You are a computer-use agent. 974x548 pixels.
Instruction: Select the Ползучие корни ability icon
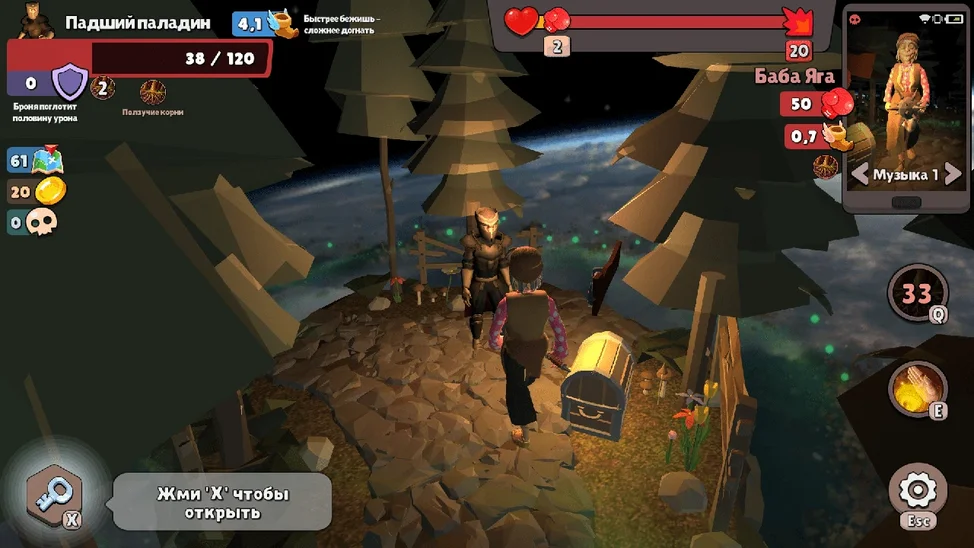pyautogui.click(x=153, y=93)
